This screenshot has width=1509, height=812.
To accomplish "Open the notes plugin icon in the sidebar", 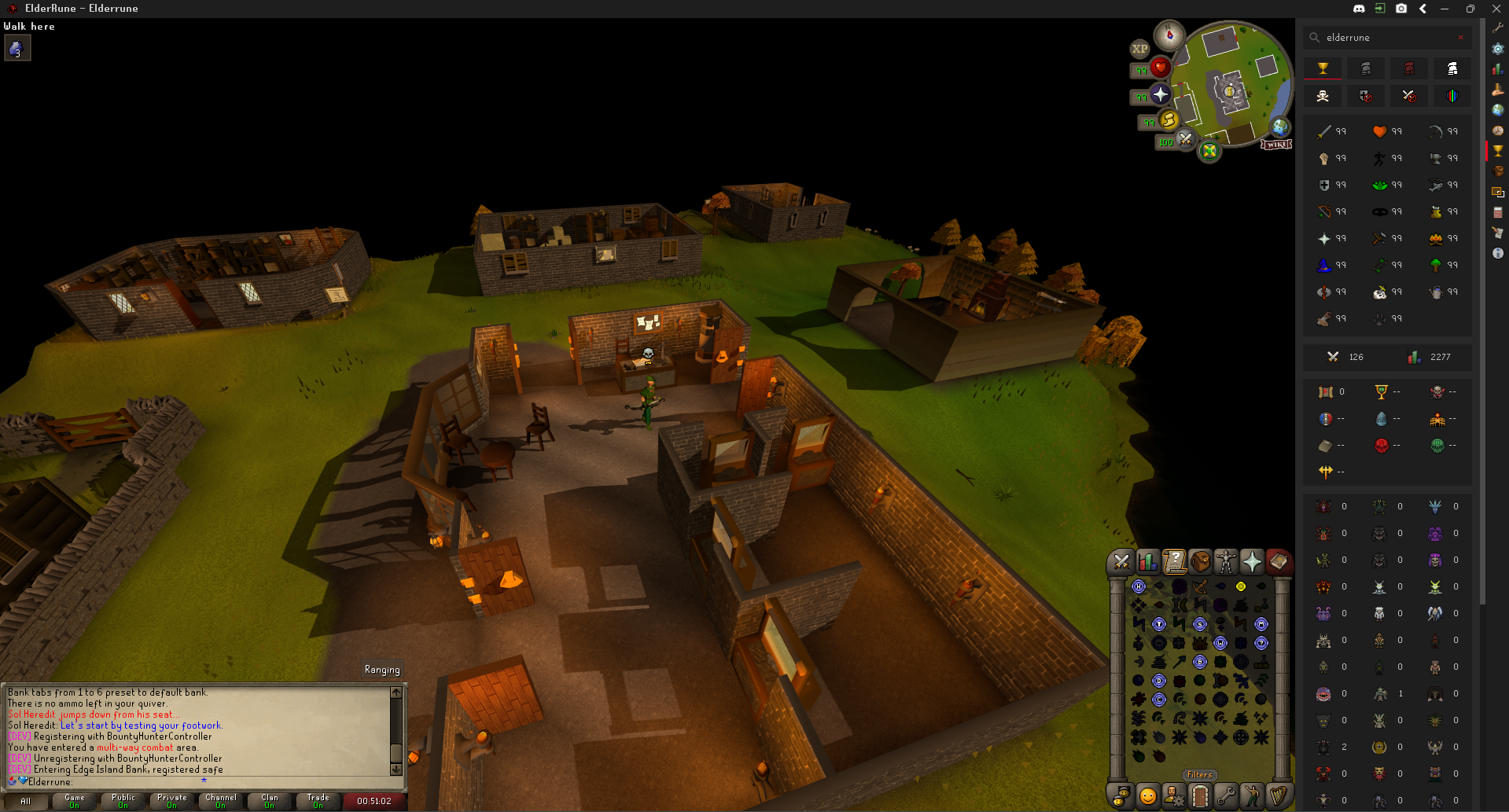I will [x=1498, y=233].
